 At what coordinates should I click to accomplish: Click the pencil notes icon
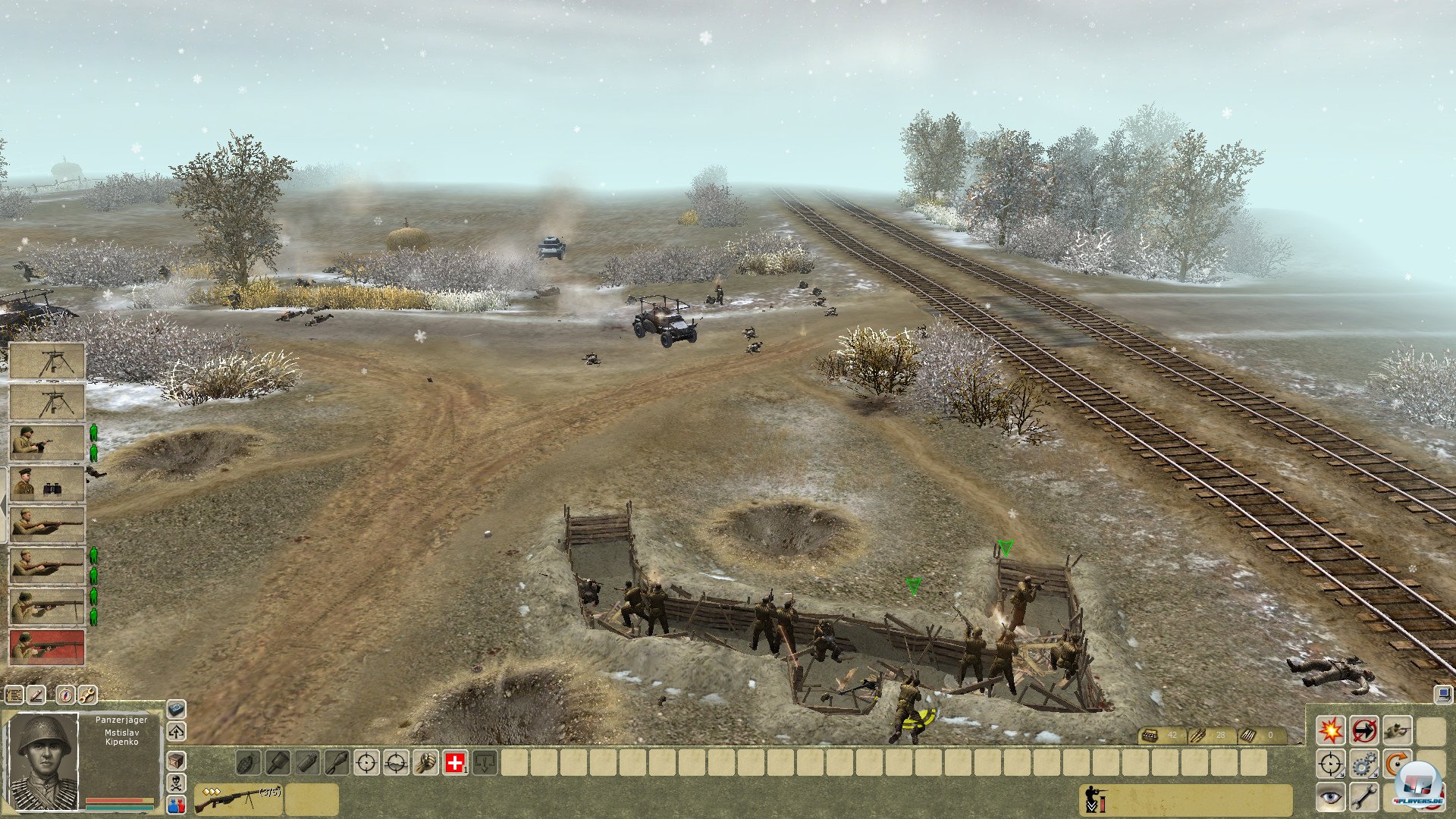pos(36,694)
